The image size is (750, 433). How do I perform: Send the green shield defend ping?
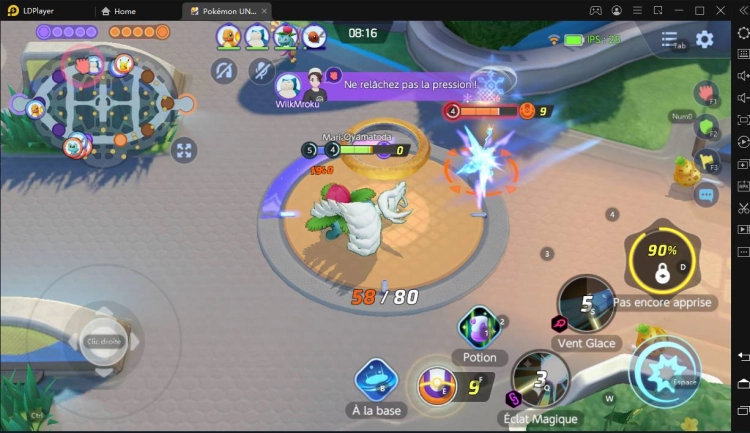(707, 127)
